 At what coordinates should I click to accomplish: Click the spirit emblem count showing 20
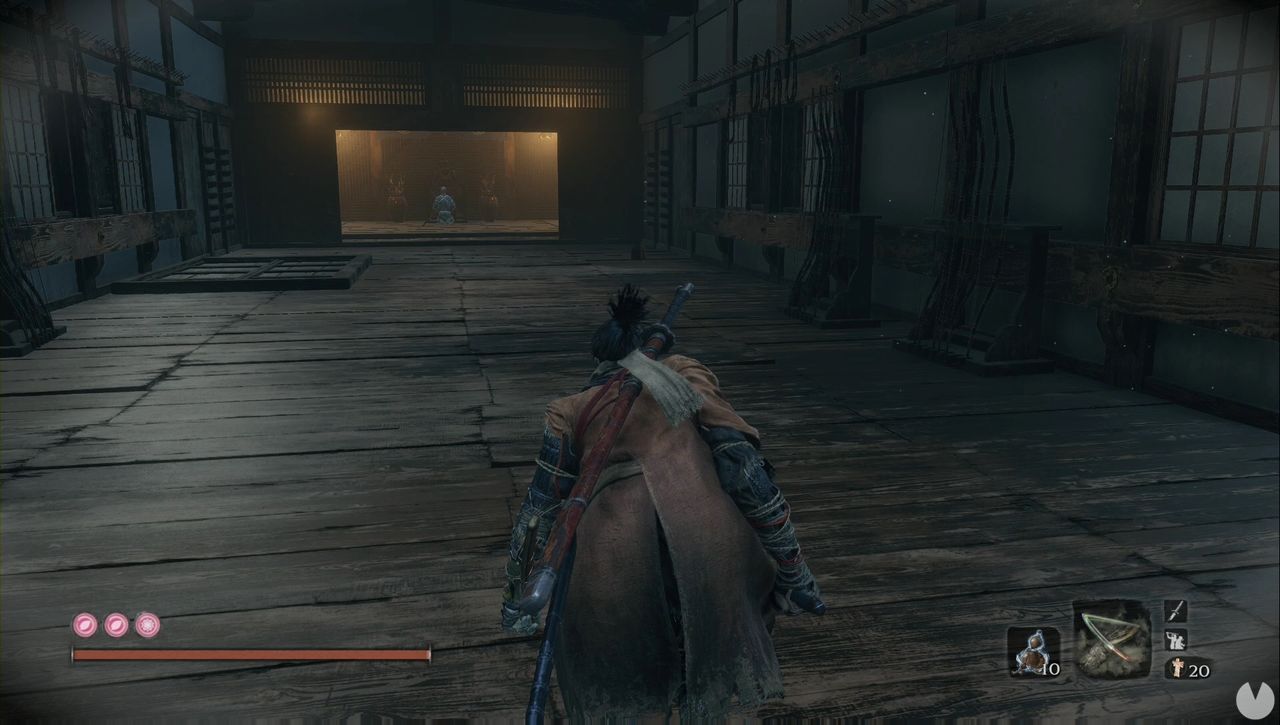click(x=1197, y=668)
